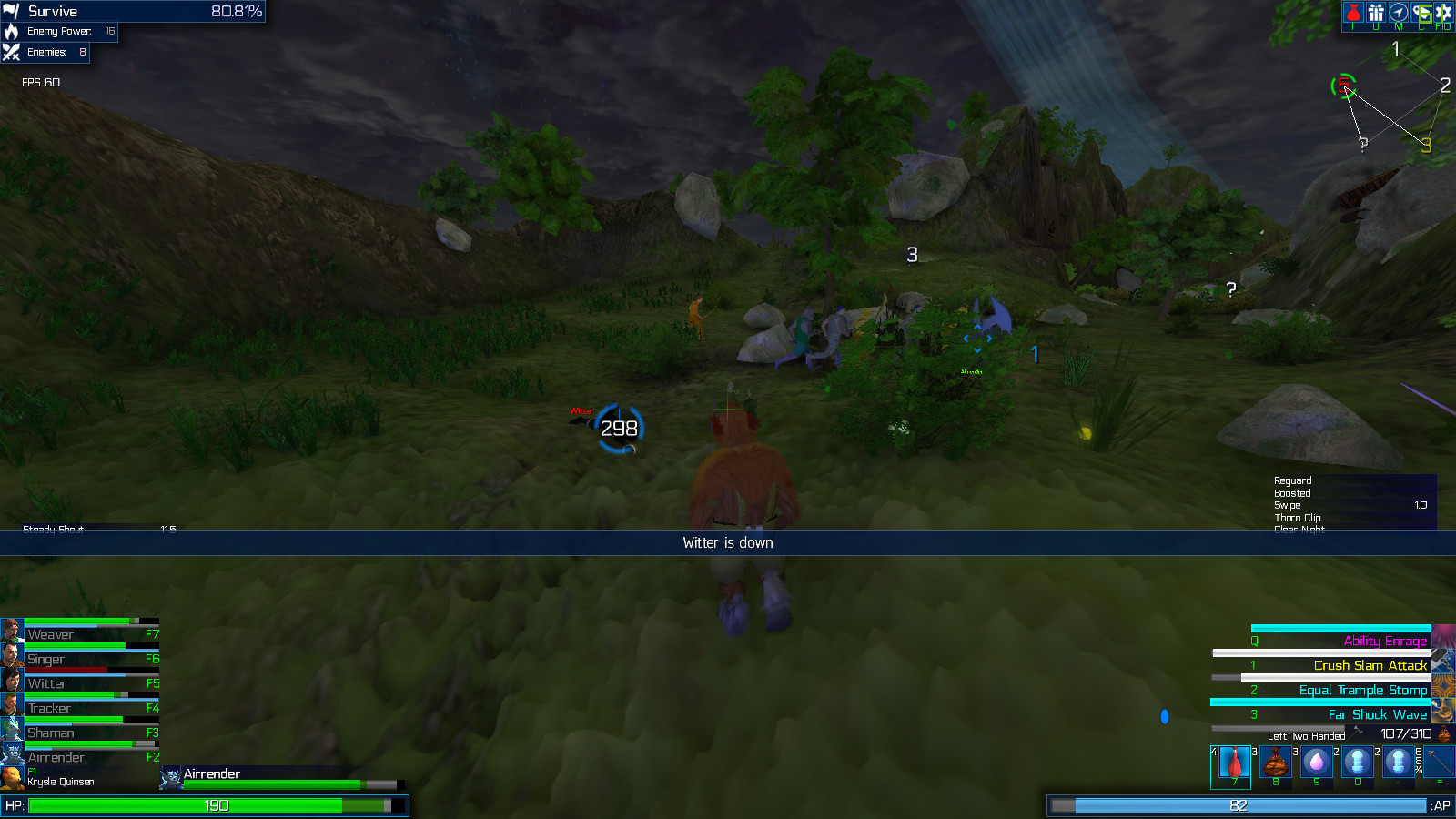Open game settings with the gear icon
The height and width of the screenshot is (819, 1456).
pyautogui.click(x=1444, y=13)
